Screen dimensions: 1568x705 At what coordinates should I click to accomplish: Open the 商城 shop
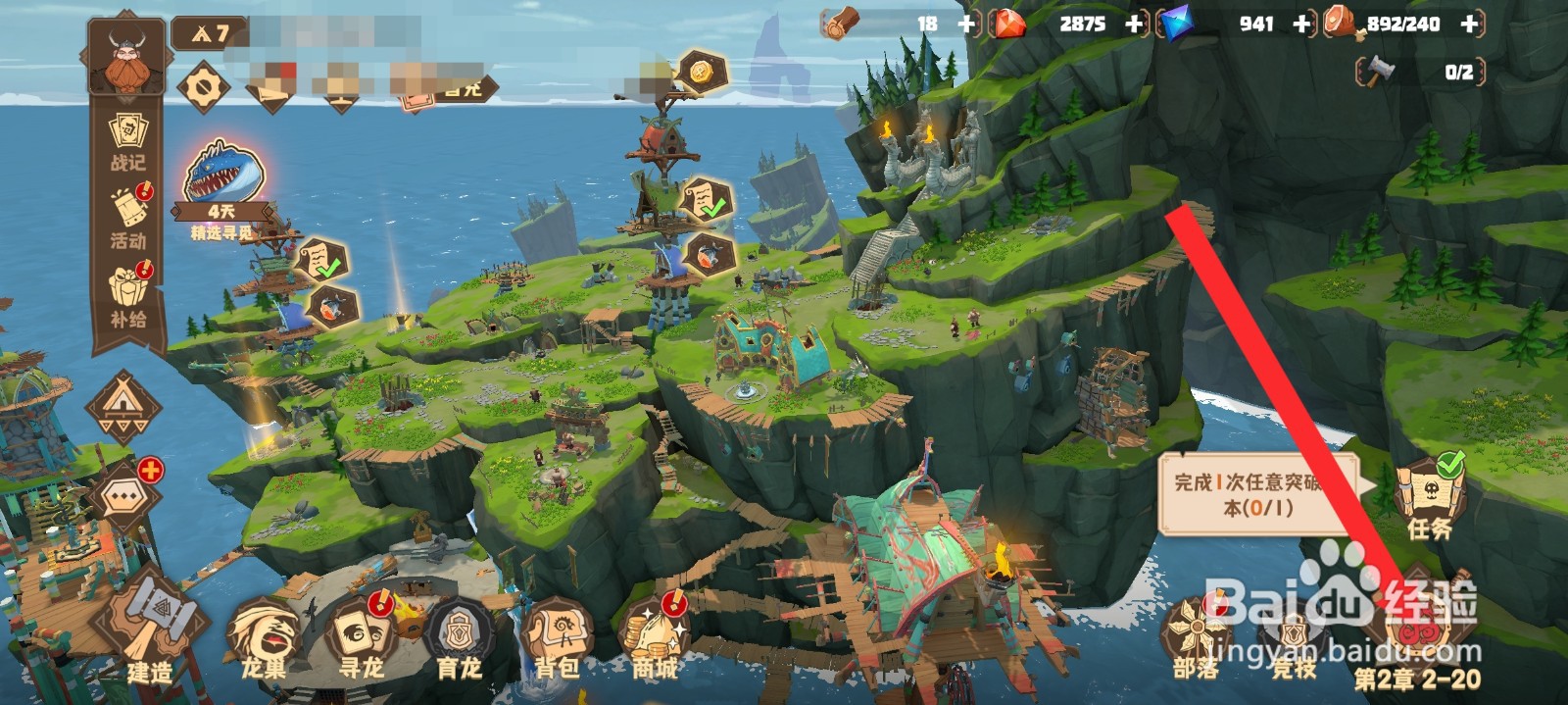coord(654,639)
